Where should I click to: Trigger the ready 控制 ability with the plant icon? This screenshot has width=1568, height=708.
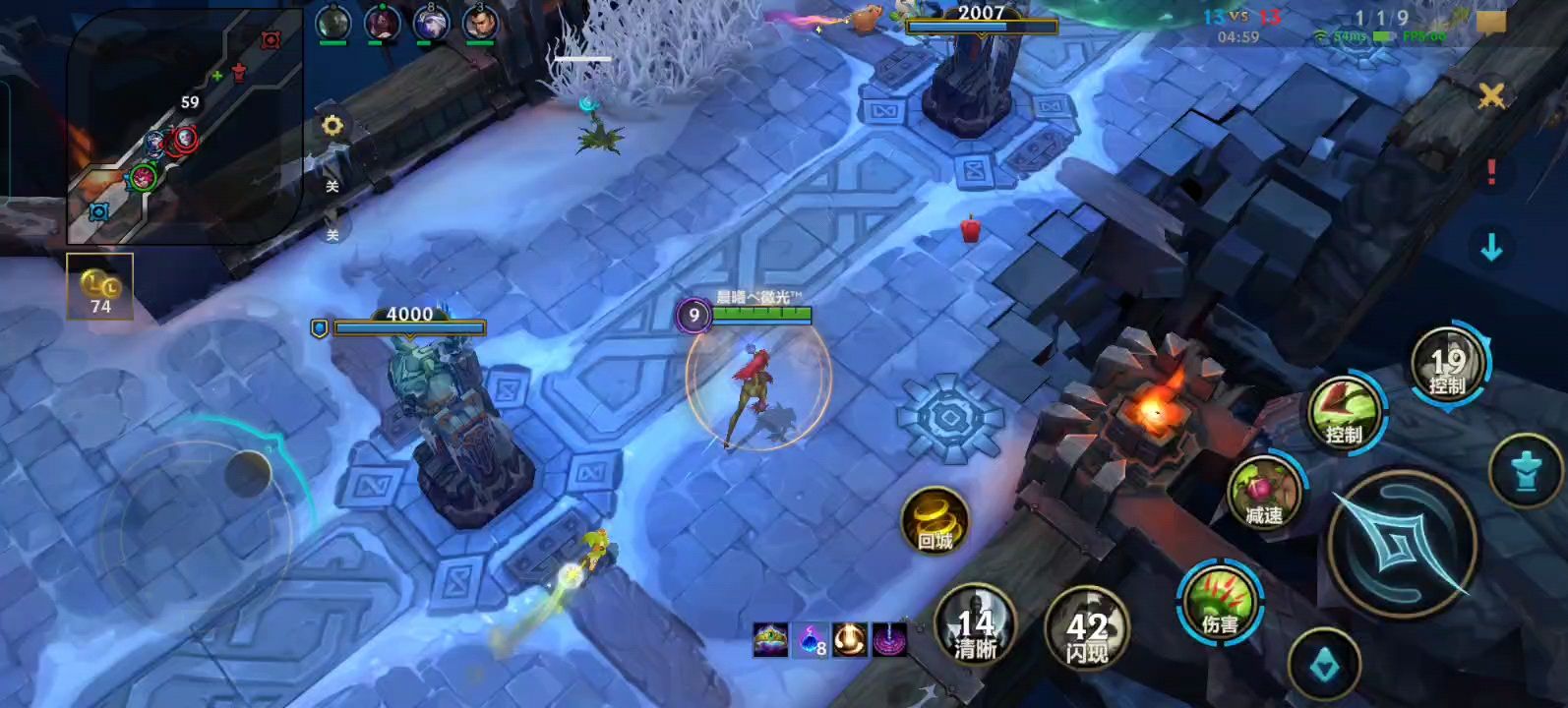tap(1344, 414)
